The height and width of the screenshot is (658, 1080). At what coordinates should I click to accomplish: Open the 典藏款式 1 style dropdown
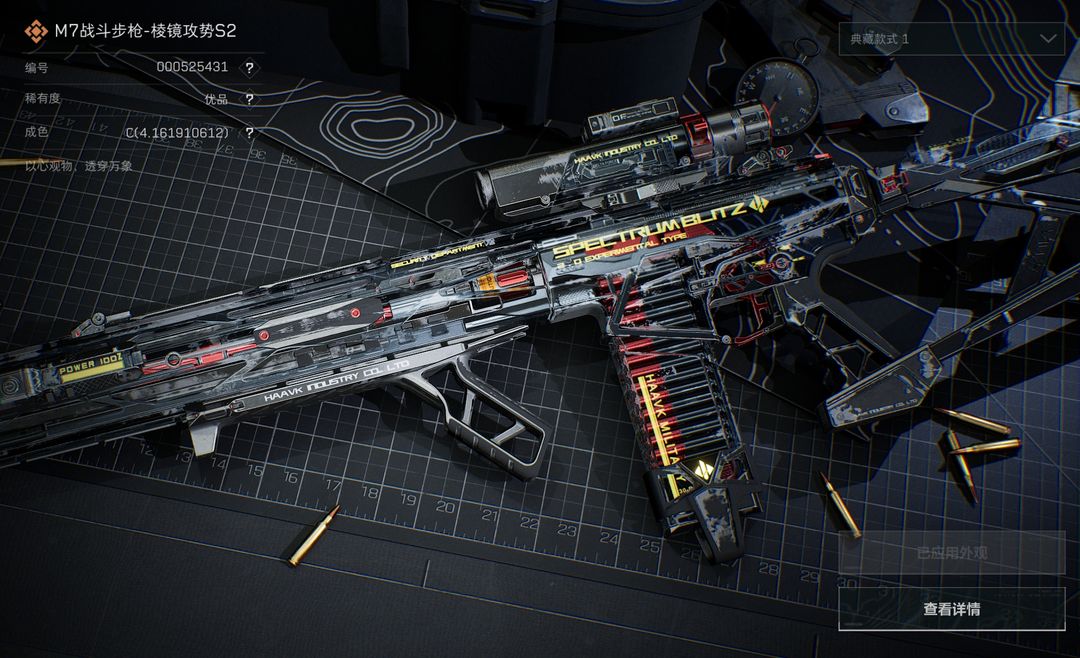pos(951,39)
